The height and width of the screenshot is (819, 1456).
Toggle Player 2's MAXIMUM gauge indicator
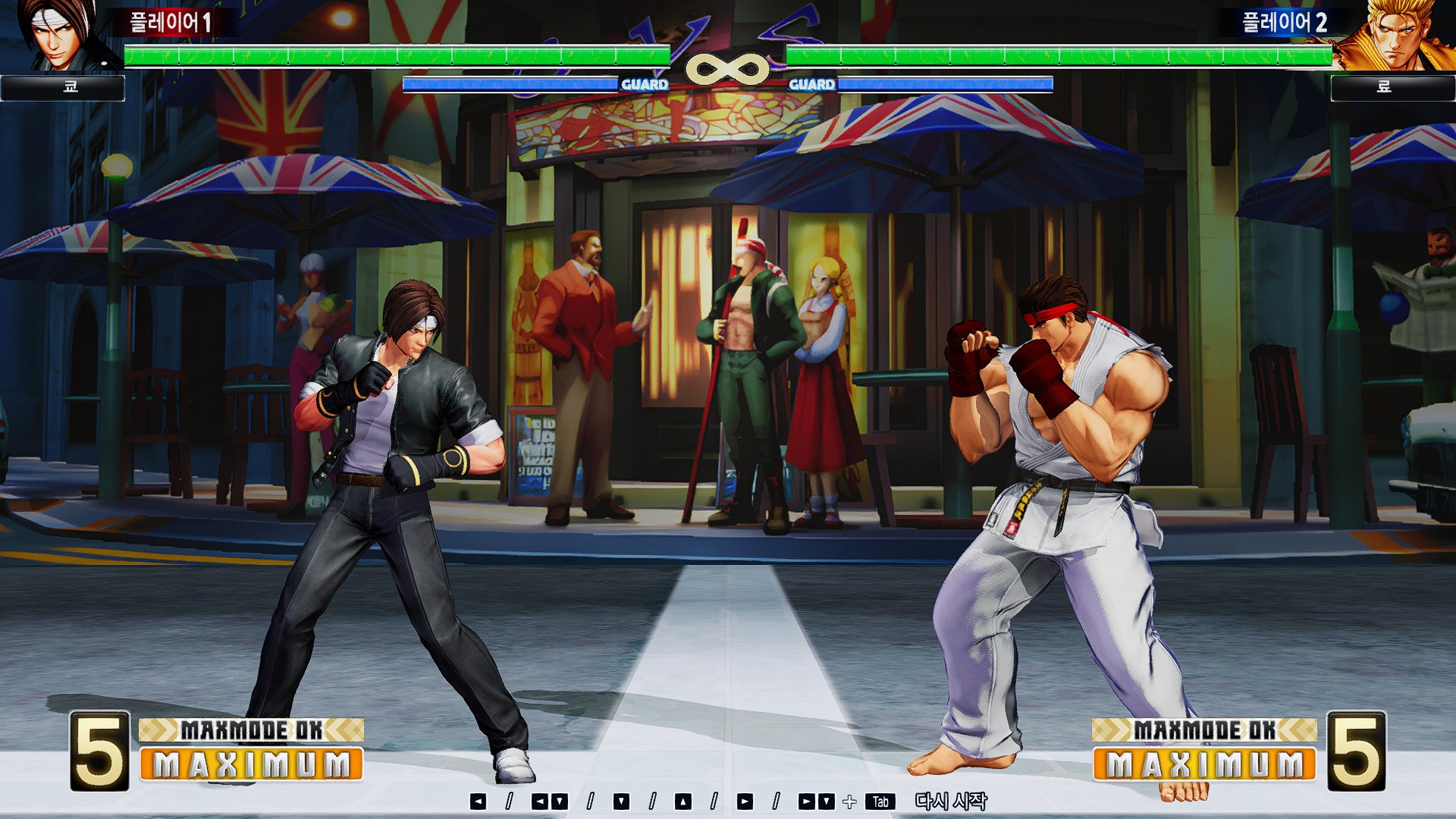(x=1206, y=761)
